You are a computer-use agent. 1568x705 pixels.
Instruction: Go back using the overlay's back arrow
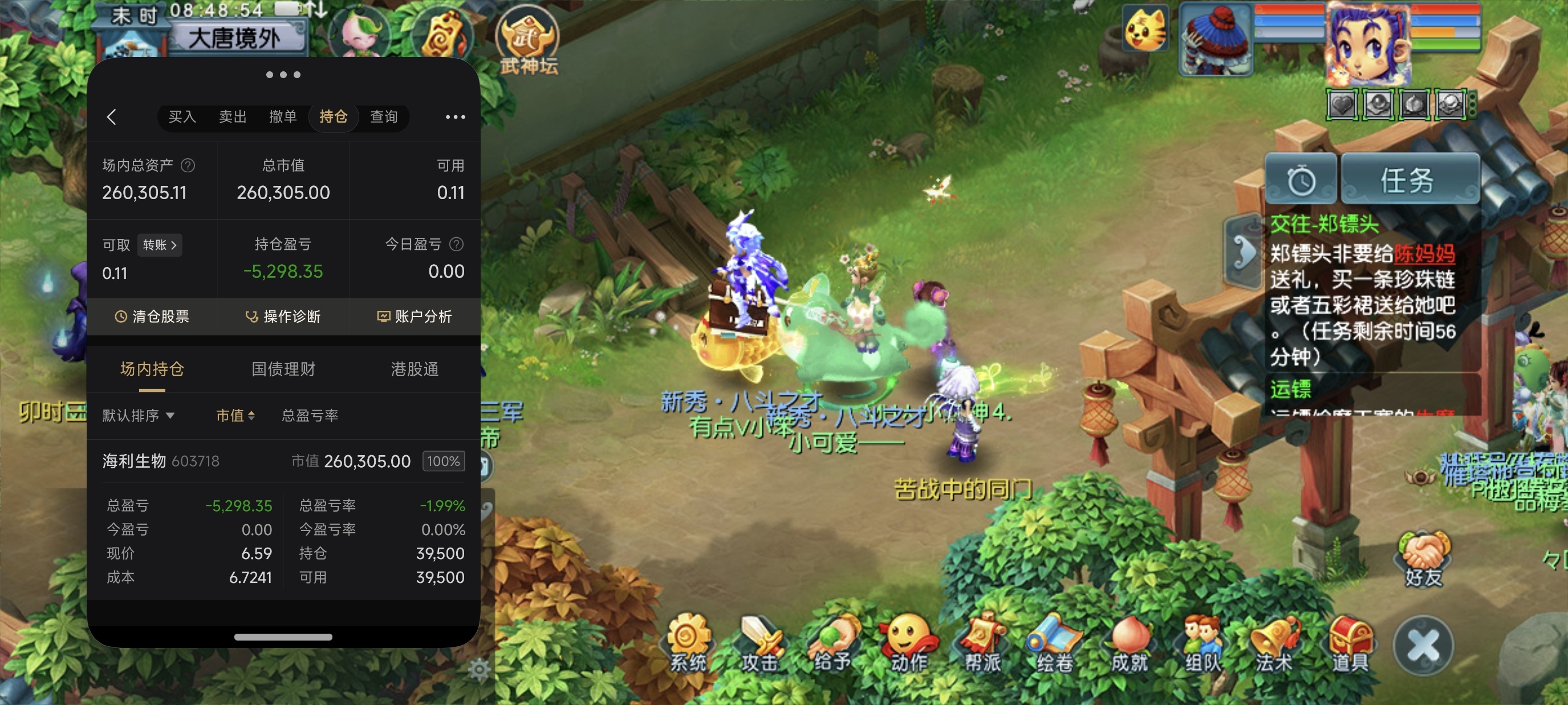tap(111, 117)
